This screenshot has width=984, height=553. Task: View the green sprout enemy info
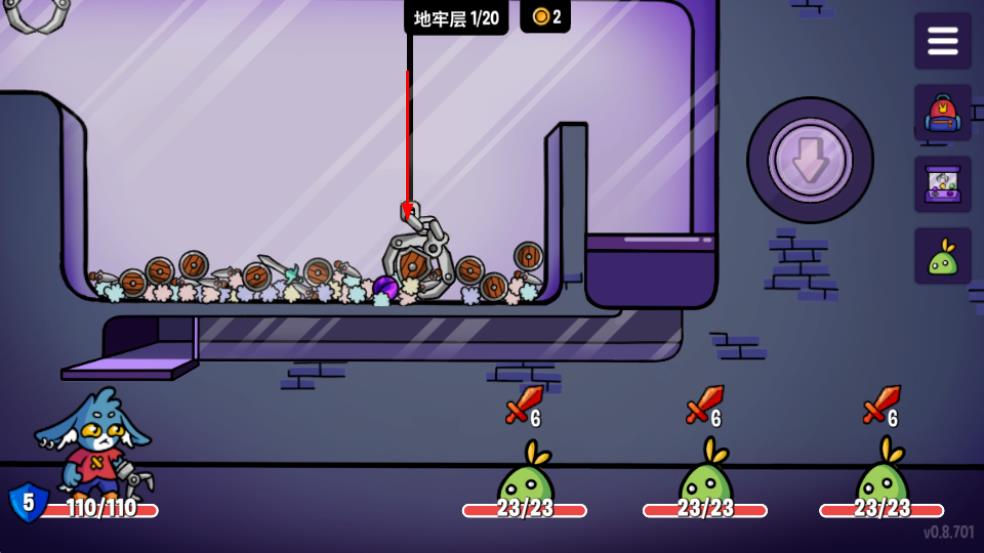coord(942,257)
